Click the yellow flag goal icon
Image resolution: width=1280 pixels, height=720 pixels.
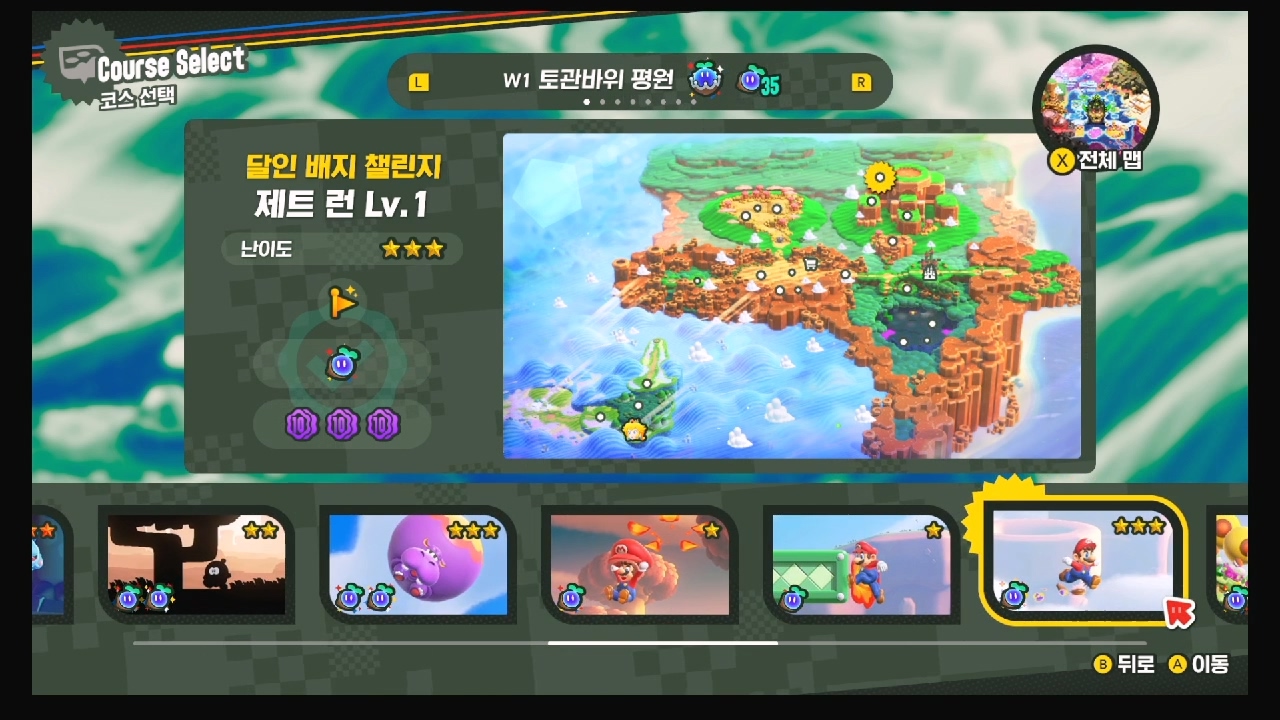342,302
